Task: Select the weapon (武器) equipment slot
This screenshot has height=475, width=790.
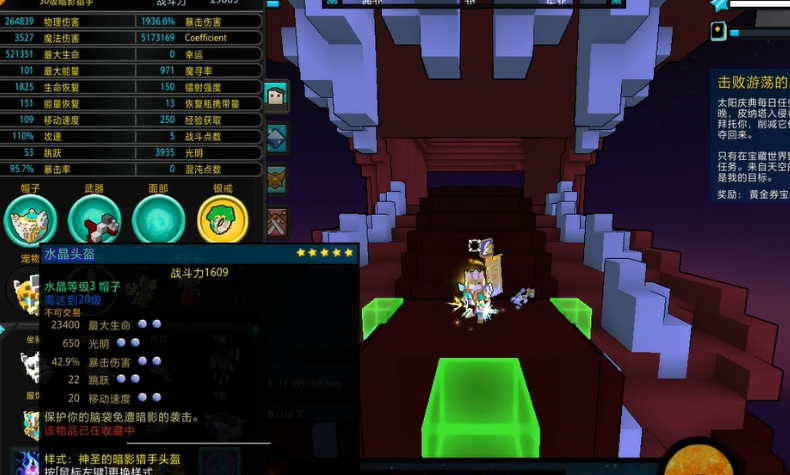Action: pos(95,219)
